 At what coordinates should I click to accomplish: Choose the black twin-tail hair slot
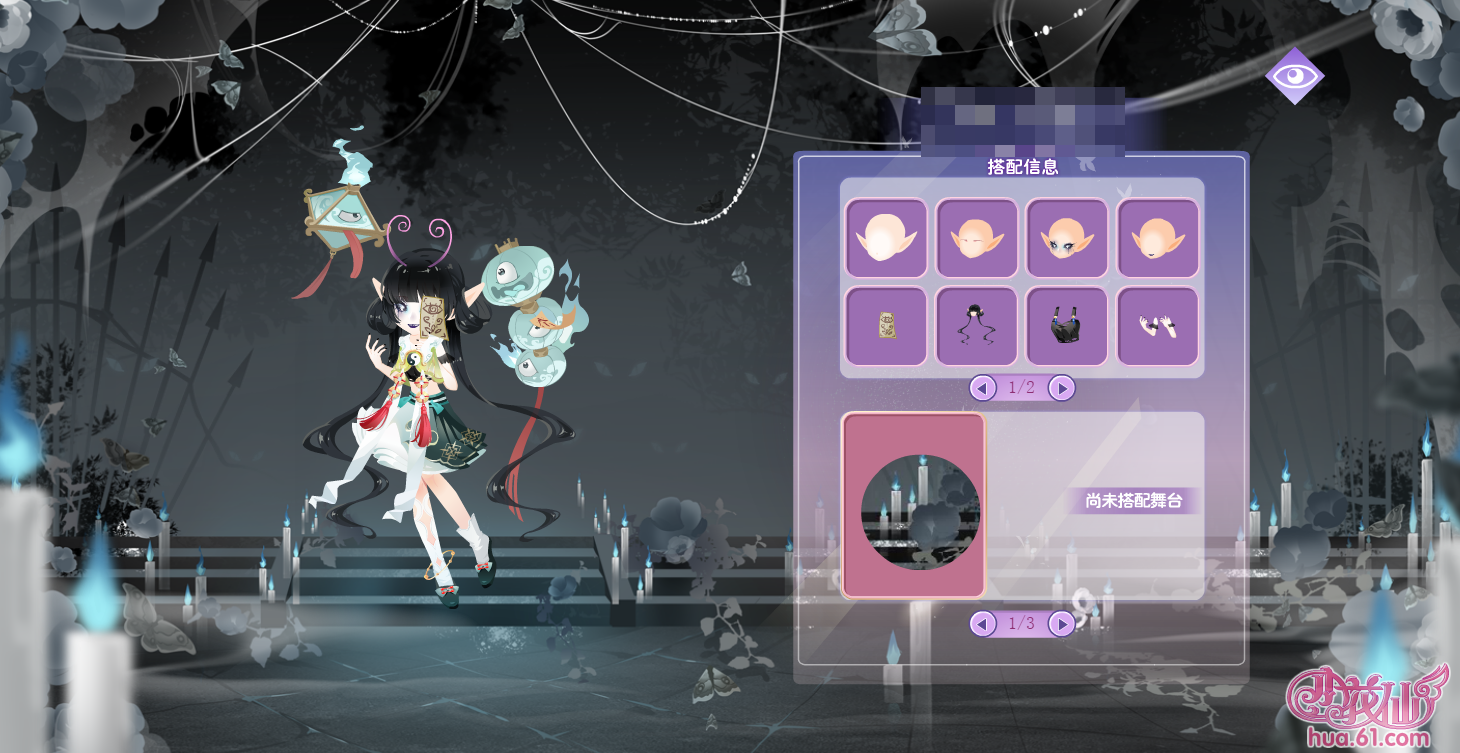[976, 326]
